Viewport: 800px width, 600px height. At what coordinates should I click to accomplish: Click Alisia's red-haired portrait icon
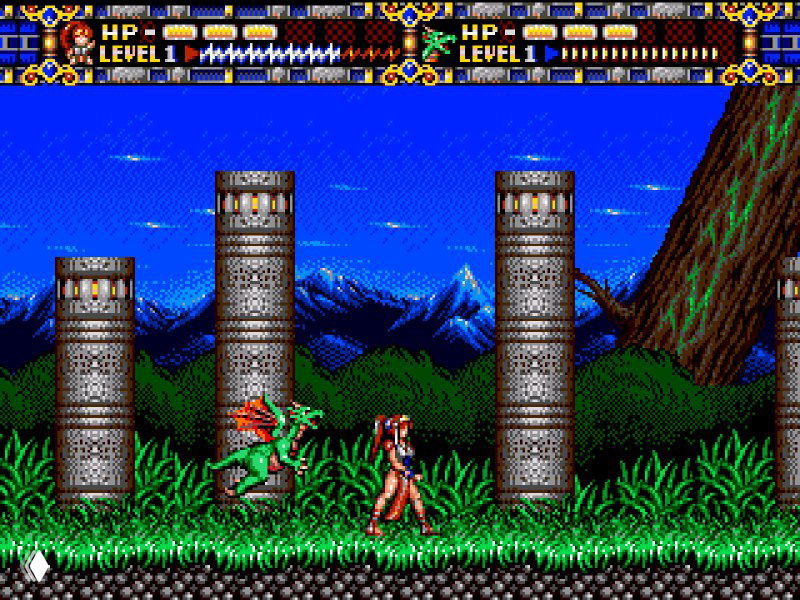click(x=76, y=42)
